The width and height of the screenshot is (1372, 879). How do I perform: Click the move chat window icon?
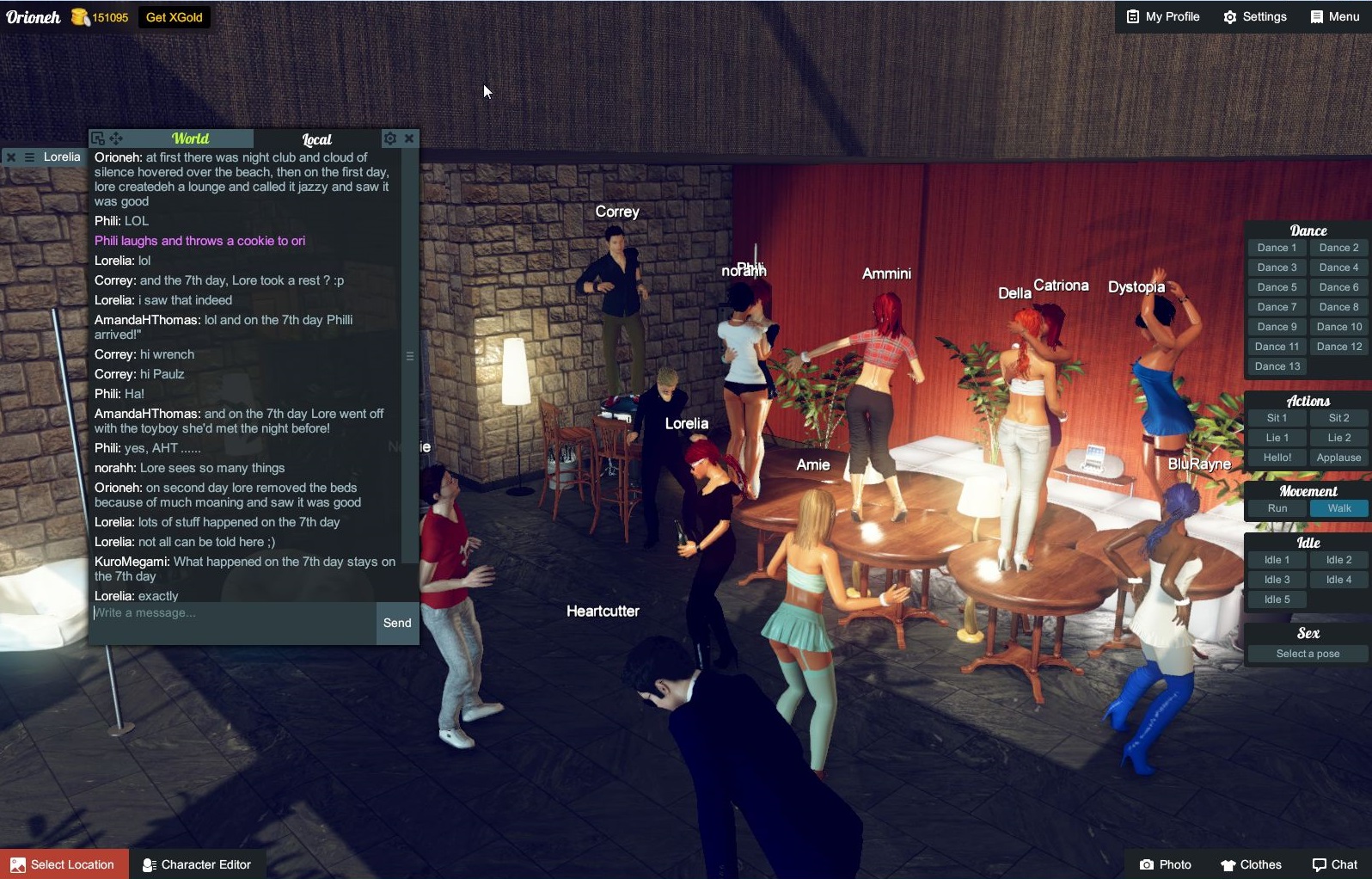coord(116,138)
